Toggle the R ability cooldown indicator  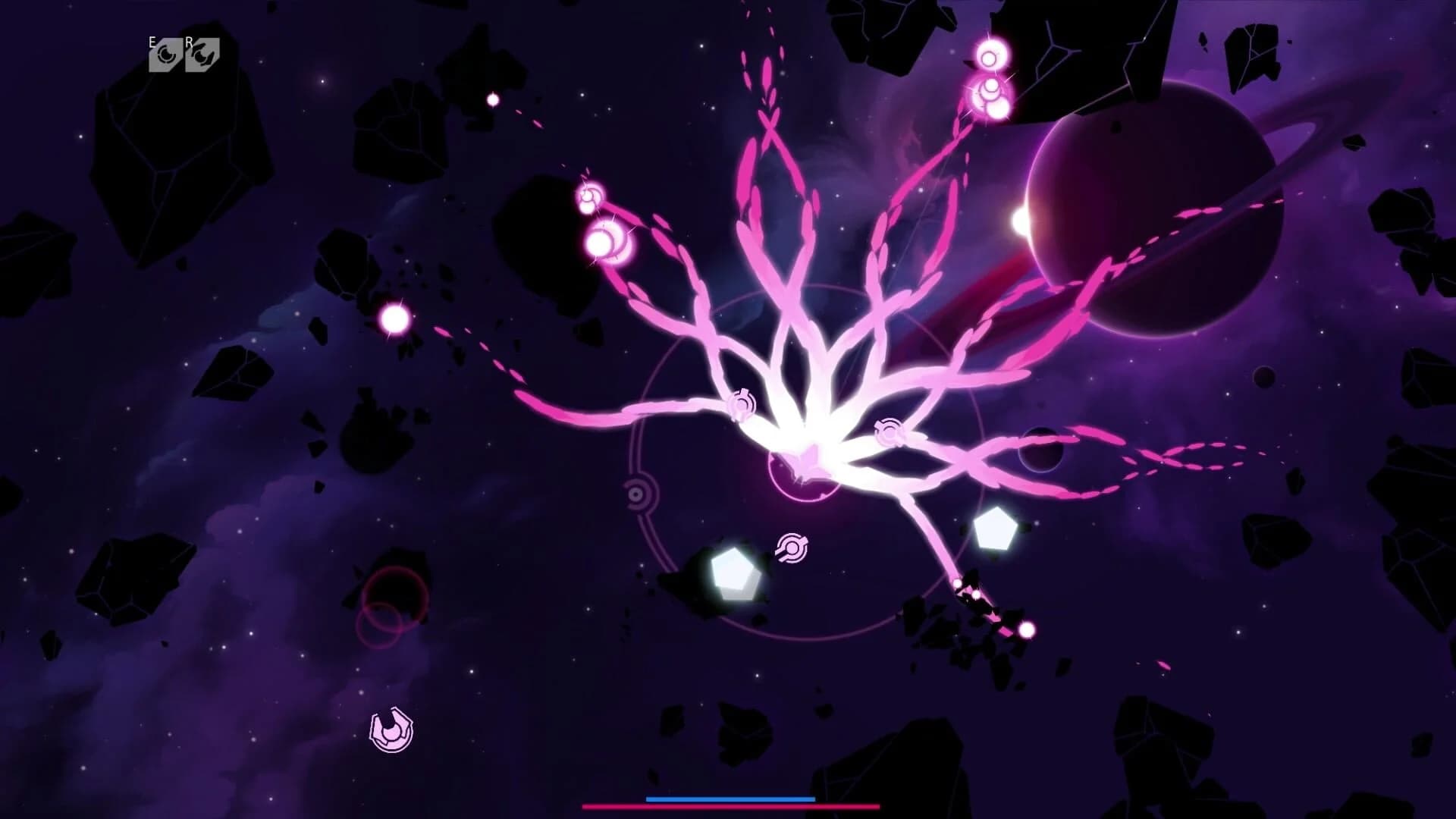tap(201, 53)
